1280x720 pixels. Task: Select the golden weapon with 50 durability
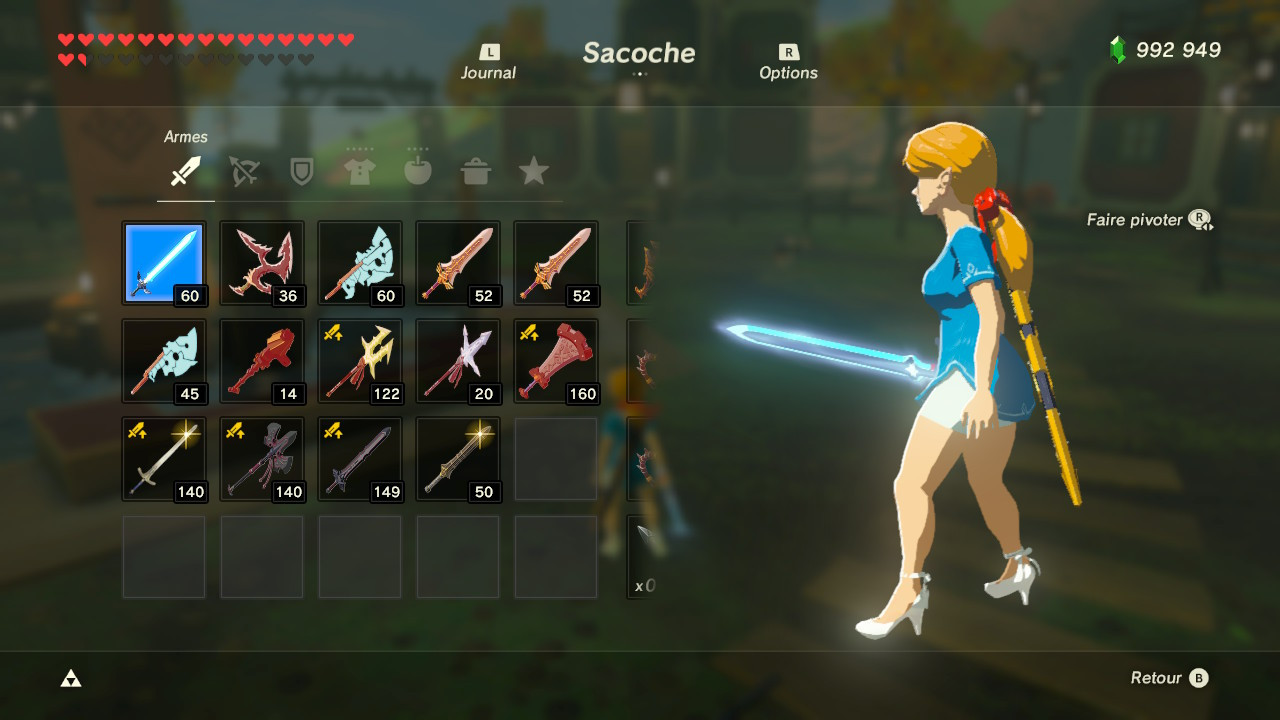(458, 458)
